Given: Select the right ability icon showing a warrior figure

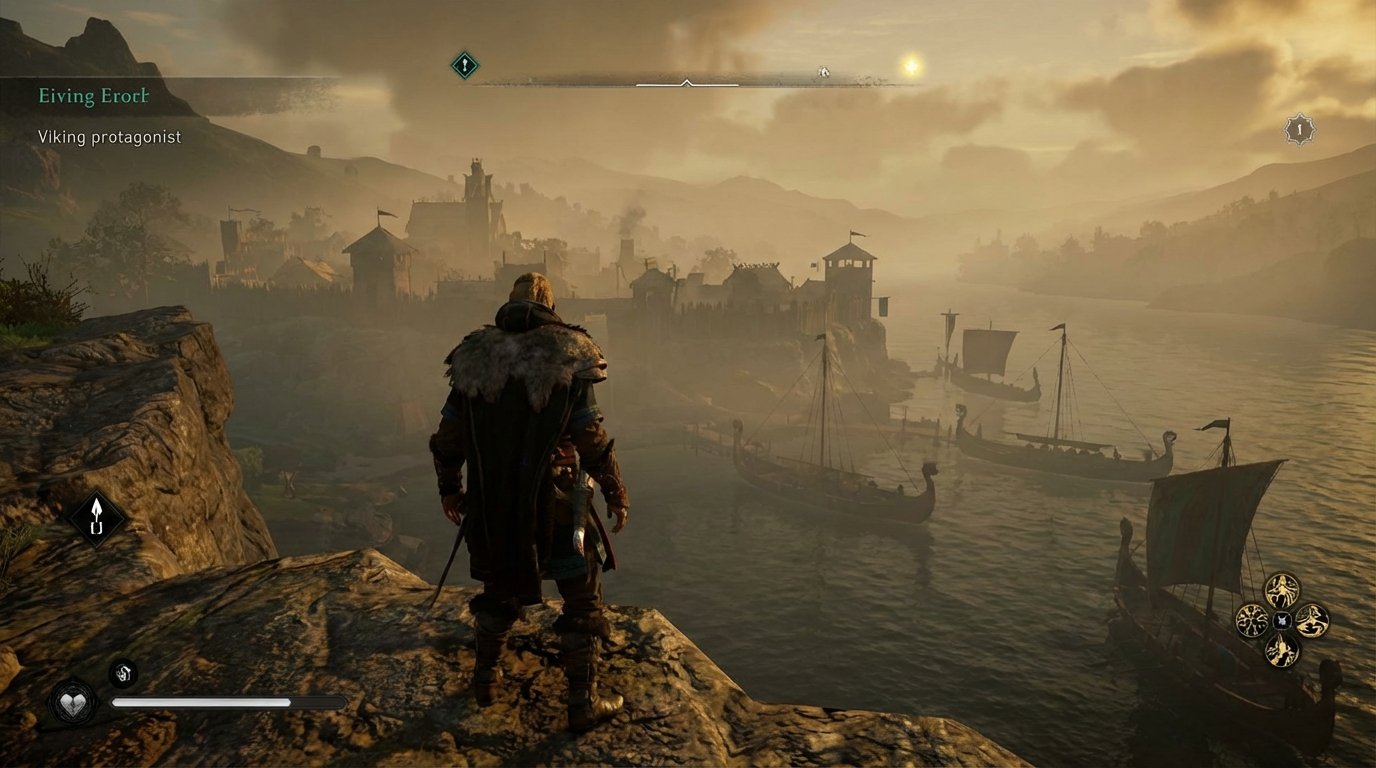Looking at the screenshot, I should [1311, 619].
